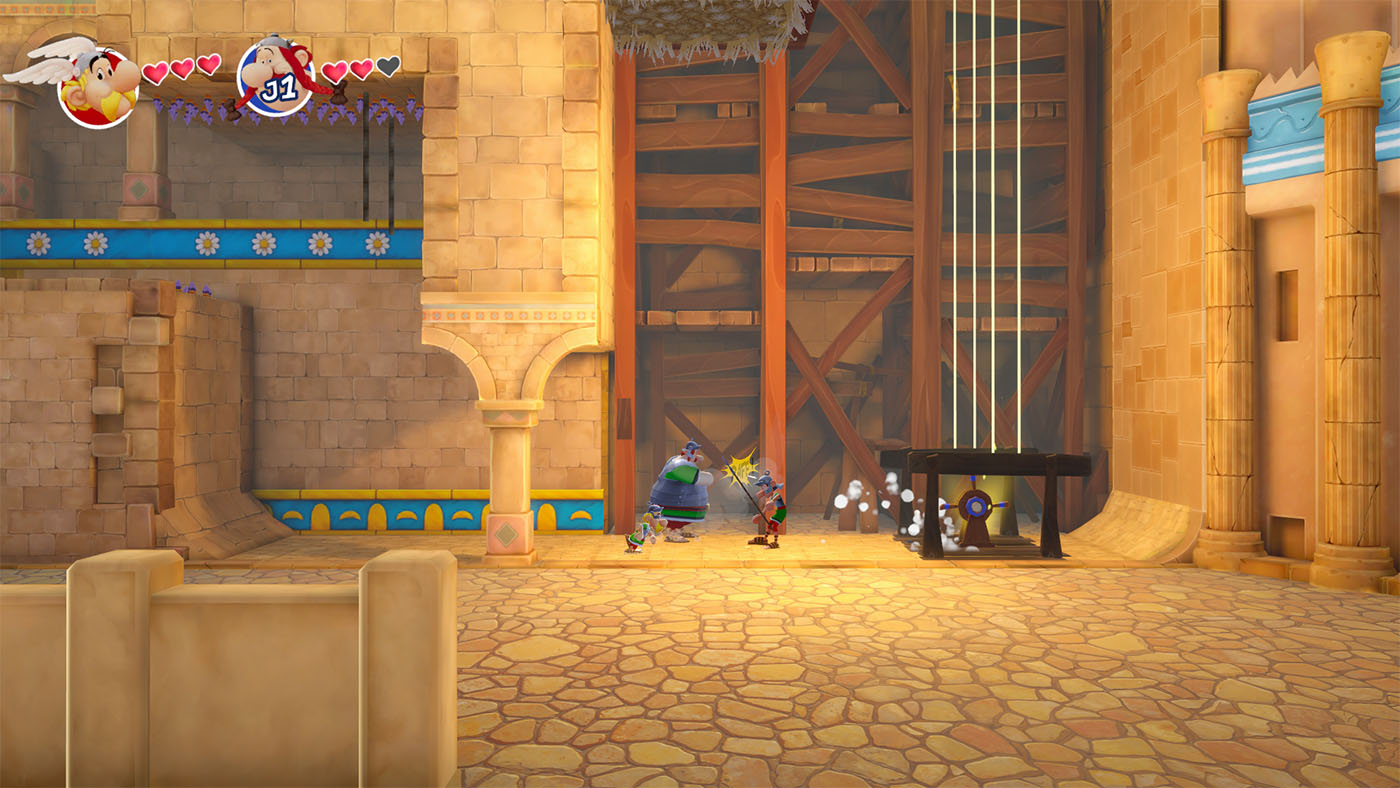This screenshot has height=788, width=1400.
Task: Select the Obelix J1 player portrait
Action: [275, 75]
